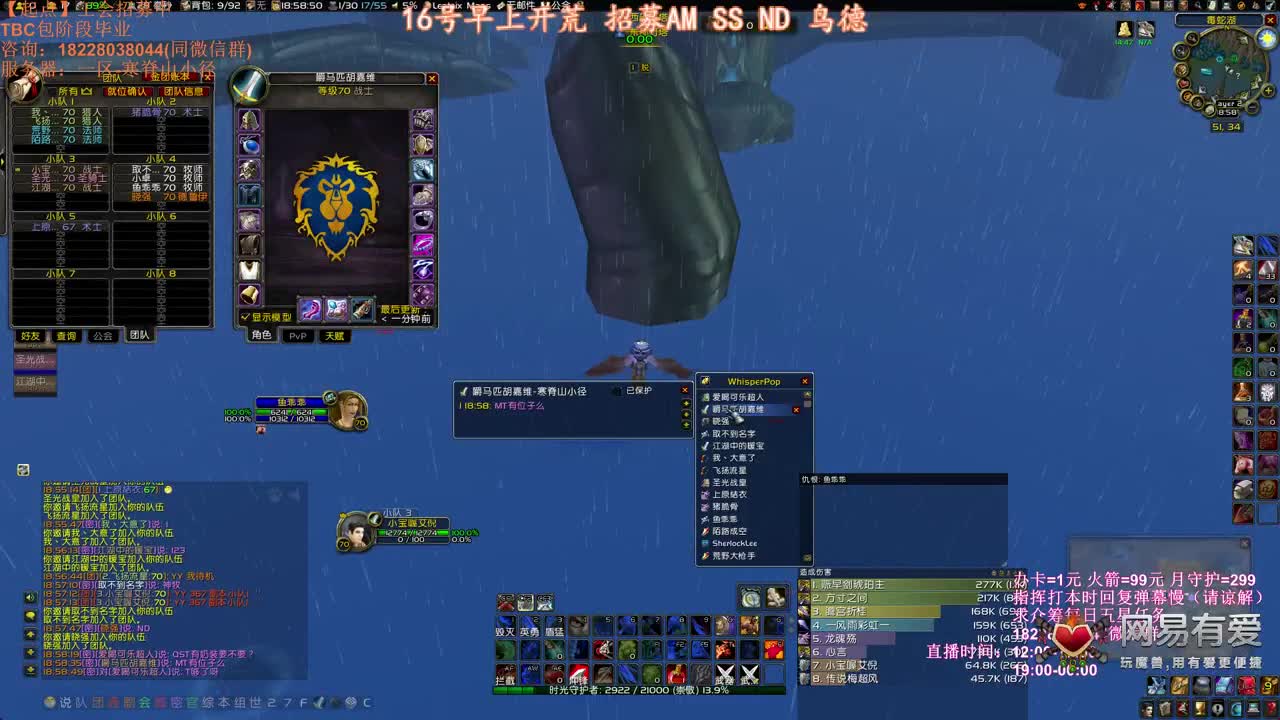Click SherlockLee's class icon in WhisperPop
Screen dimensions: 1280x720
click(x=705, y=543)
